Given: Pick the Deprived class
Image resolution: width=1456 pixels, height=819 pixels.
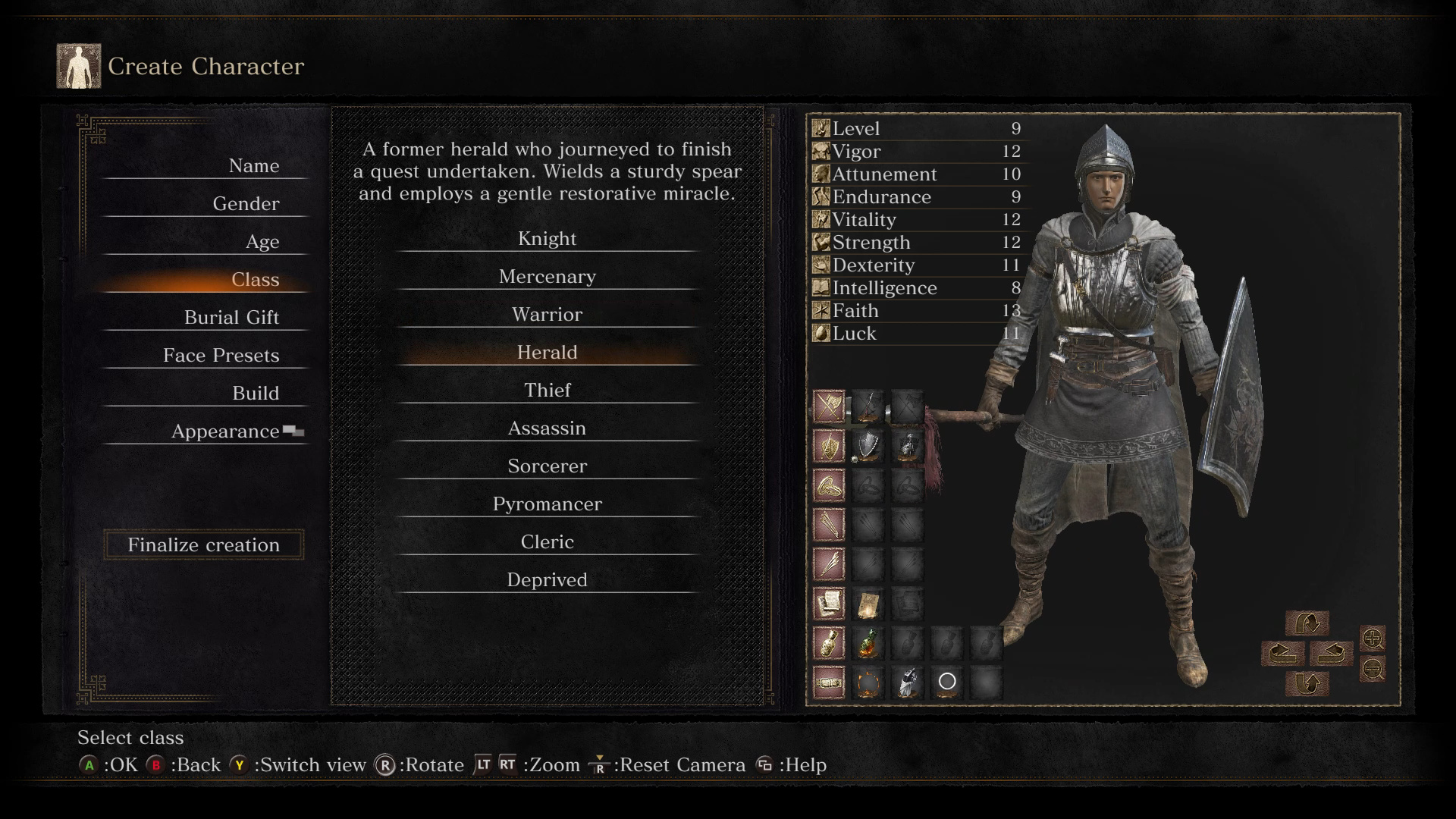Looking at the screenshot, I should pyautogui.click(x=547, y=580).
